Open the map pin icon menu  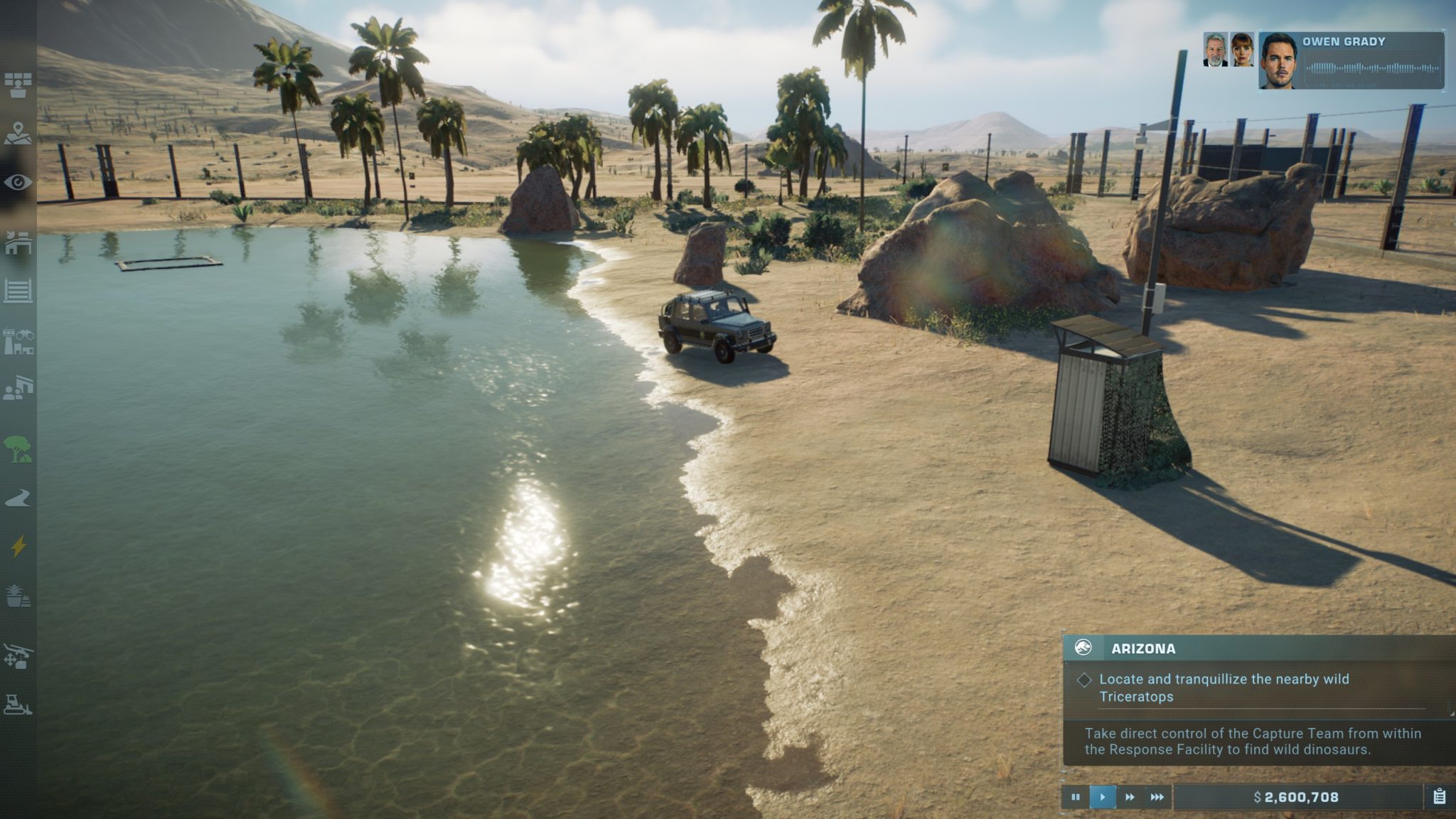pyautogui.click(x=18, y=133)
